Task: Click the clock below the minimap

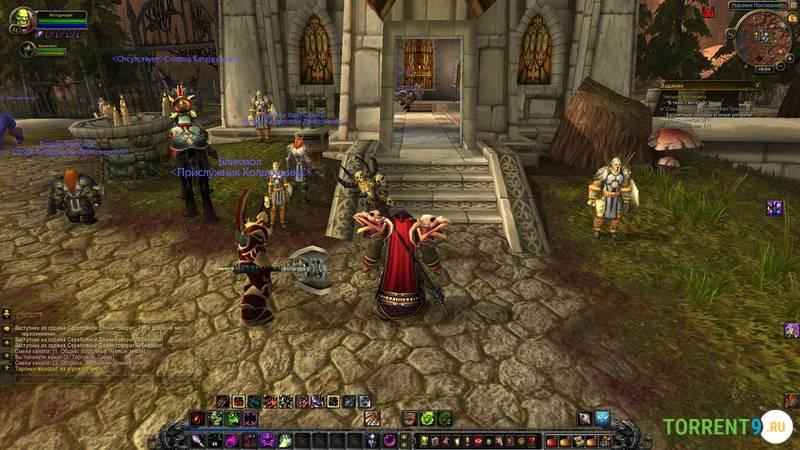Action: pos(762,69)
